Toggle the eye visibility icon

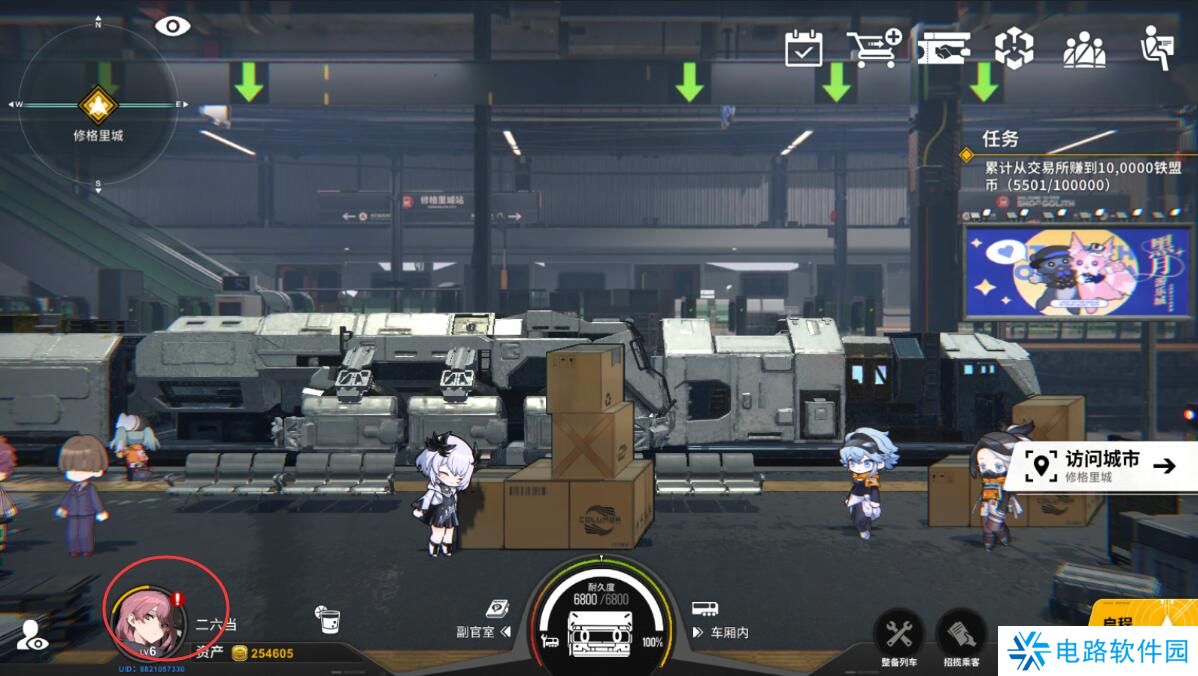pos(172,26)
